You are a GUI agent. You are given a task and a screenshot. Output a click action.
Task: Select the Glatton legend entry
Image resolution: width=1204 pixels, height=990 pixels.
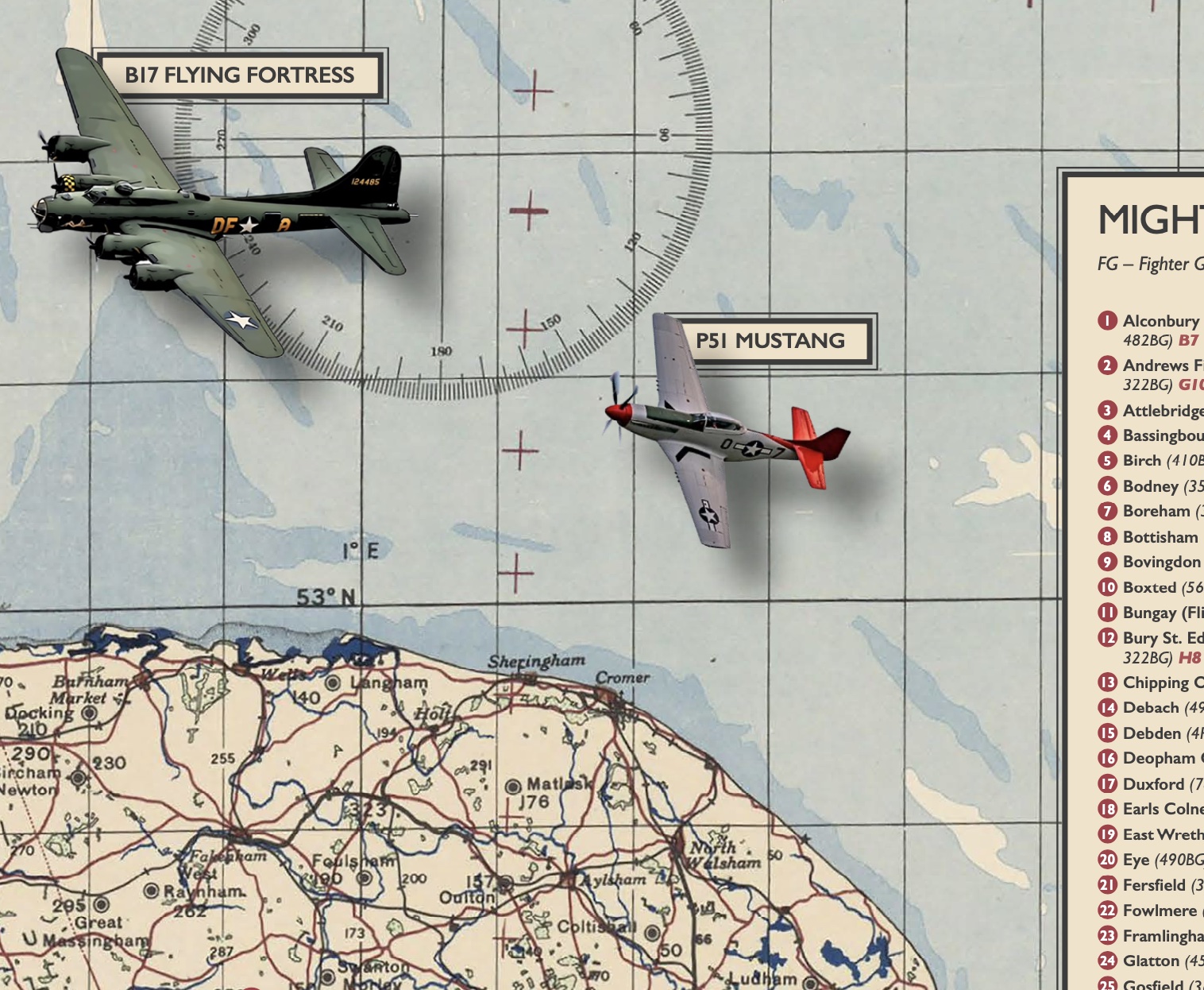tap(1151, 961)
